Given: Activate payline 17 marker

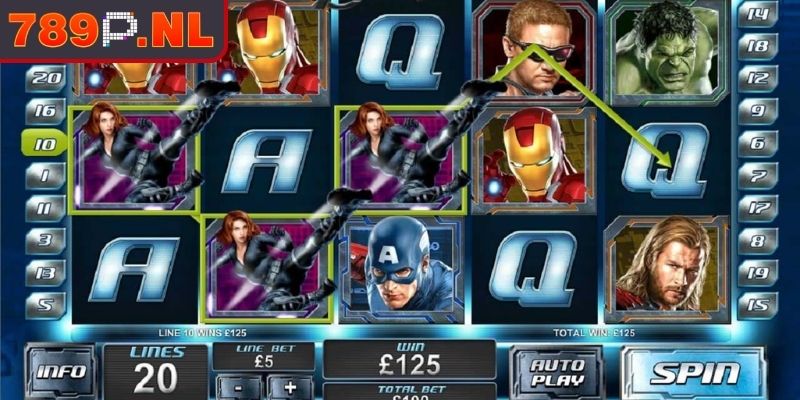Looking at the screenshot, I should pyautogui.click(x=756, y=208).
